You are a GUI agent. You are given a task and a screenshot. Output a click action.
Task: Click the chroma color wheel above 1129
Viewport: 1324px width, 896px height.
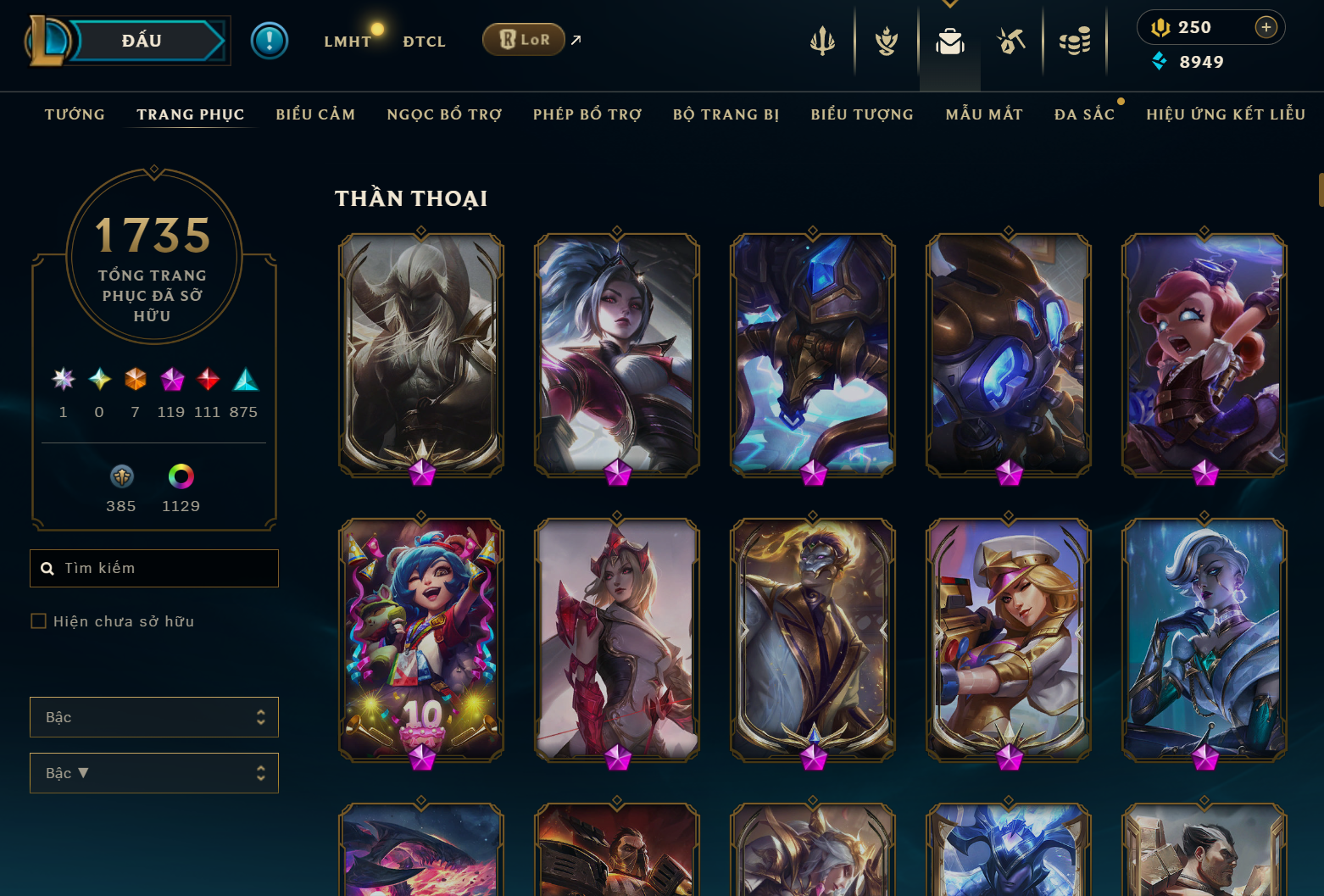[180, 477]
